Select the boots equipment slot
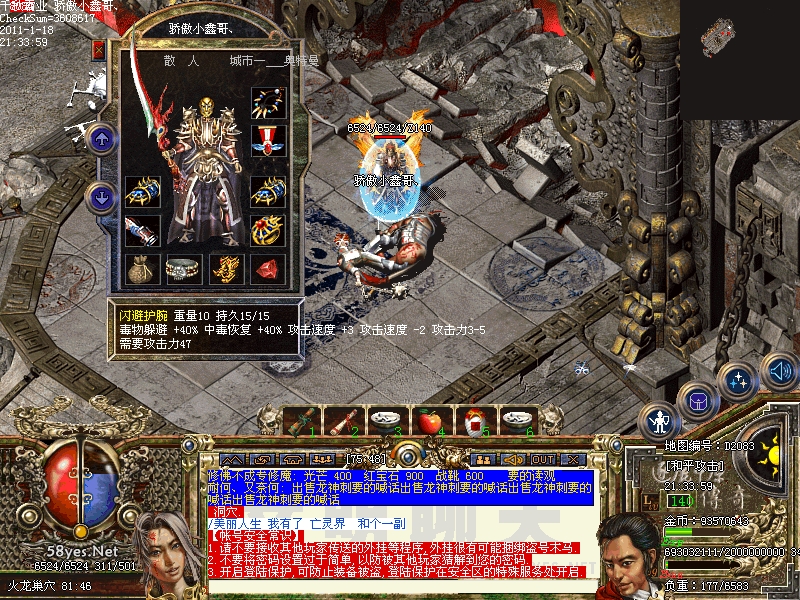This screenshot has height=600, width=800. (x=141, y=230)
